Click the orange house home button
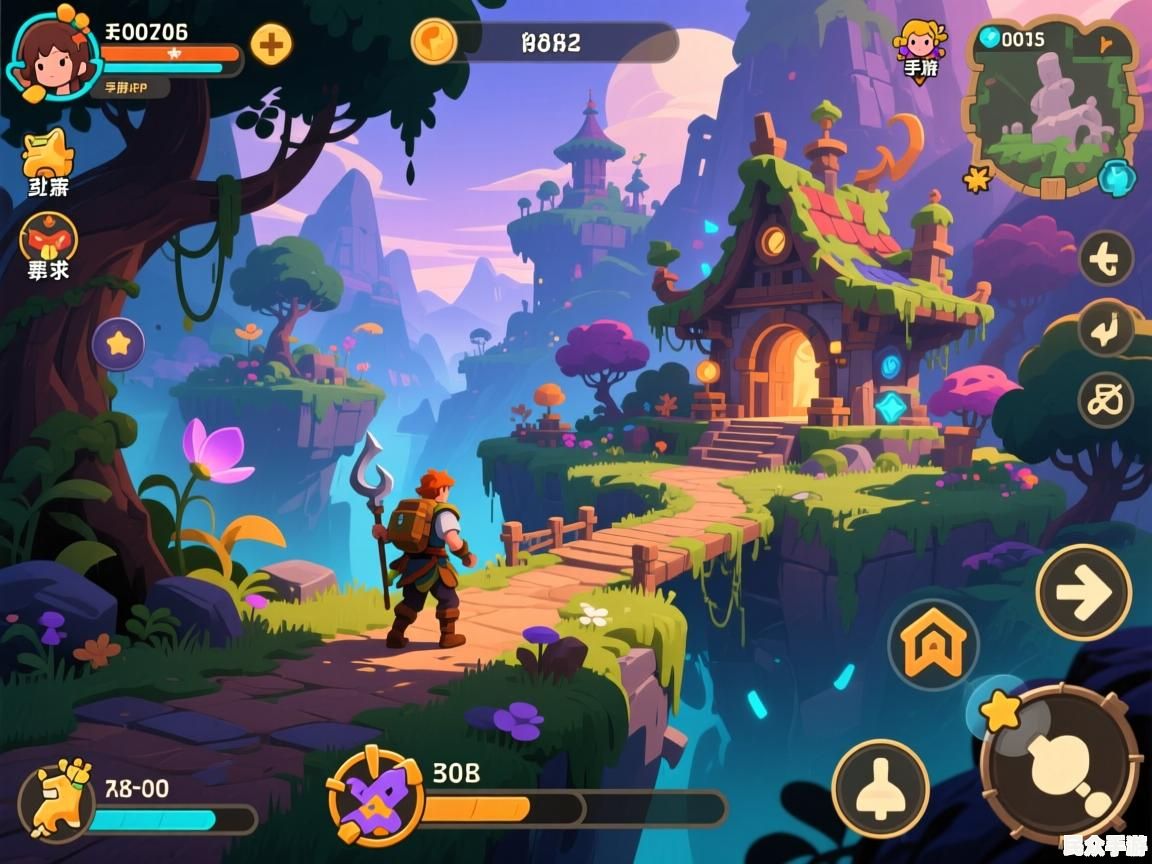The height and width of the screenshot is (864, 1152). (x=933, y=644)
